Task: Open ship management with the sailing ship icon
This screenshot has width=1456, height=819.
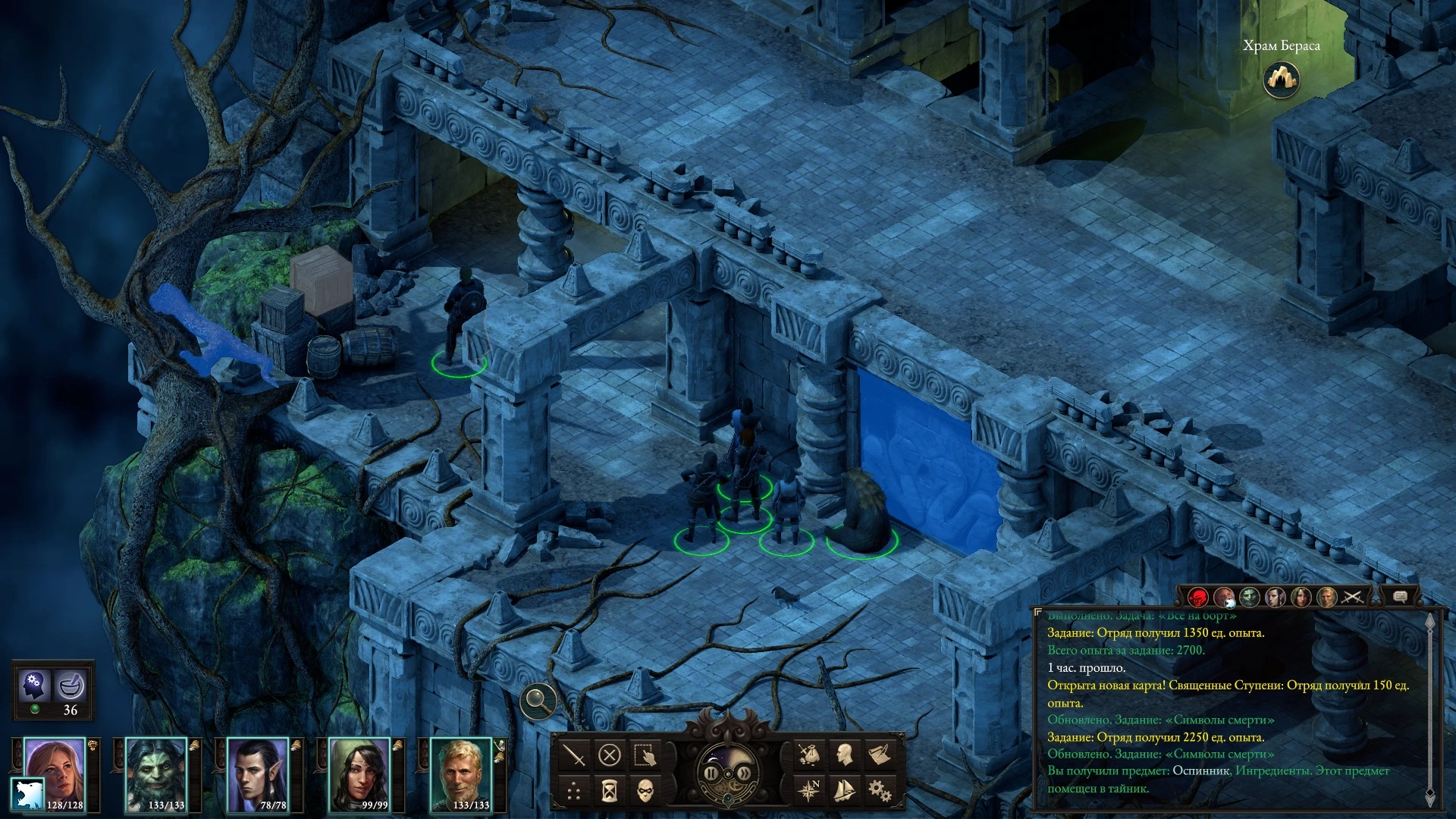Action: click(843, 792)
